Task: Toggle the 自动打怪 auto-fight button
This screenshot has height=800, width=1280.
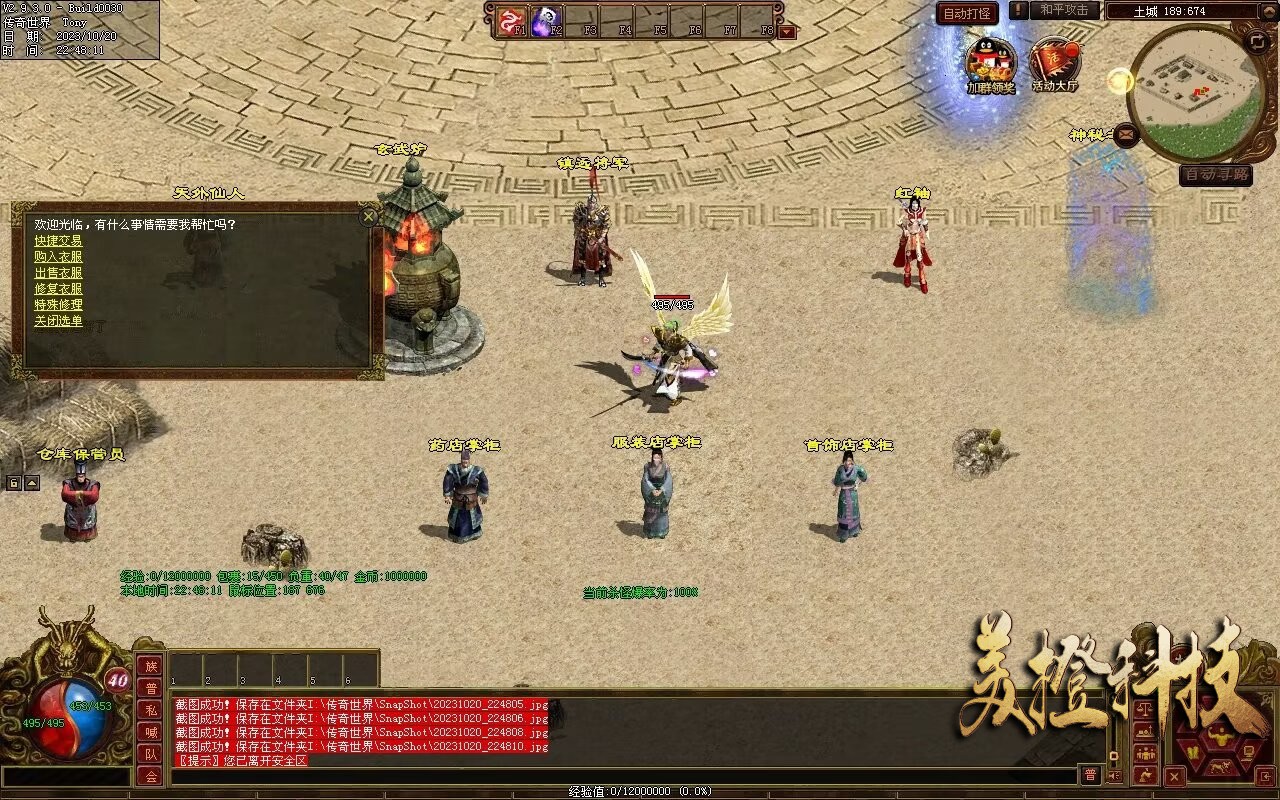Action: 967,13
